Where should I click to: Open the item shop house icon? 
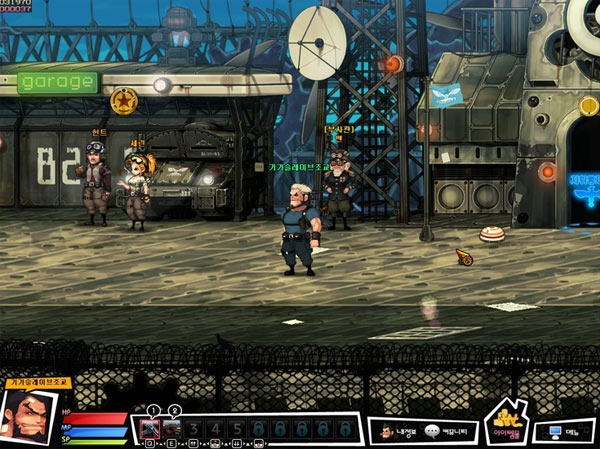click(x=506, y=425)
